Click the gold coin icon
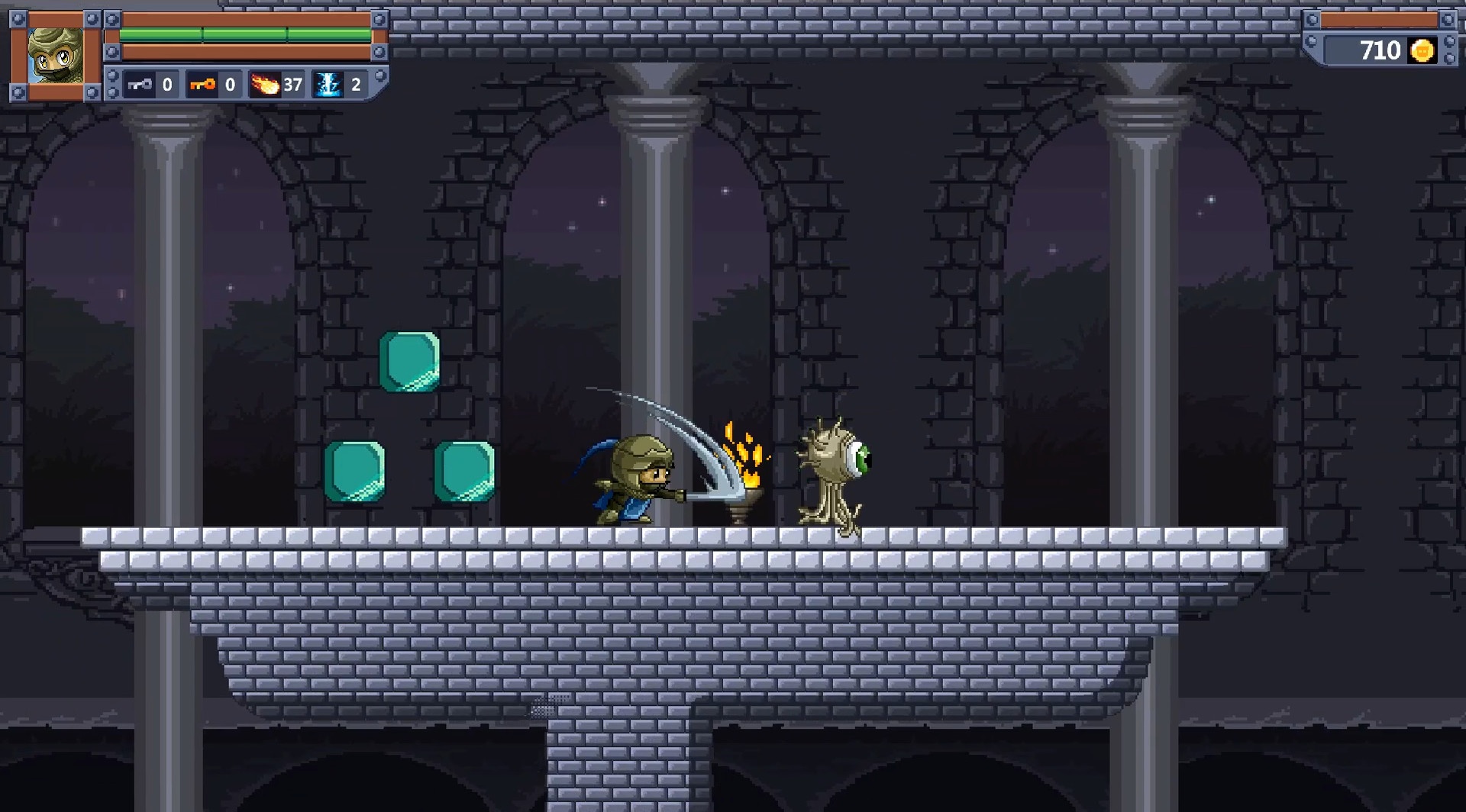 coord(1422,50)
